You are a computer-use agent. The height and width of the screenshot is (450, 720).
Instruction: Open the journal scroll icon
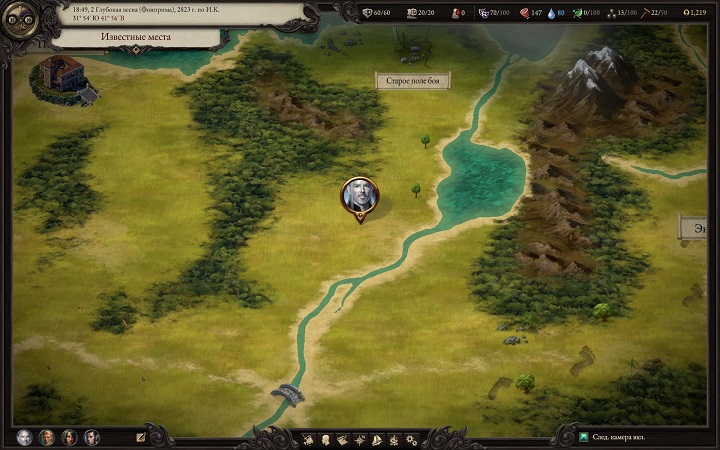[343, 440]
